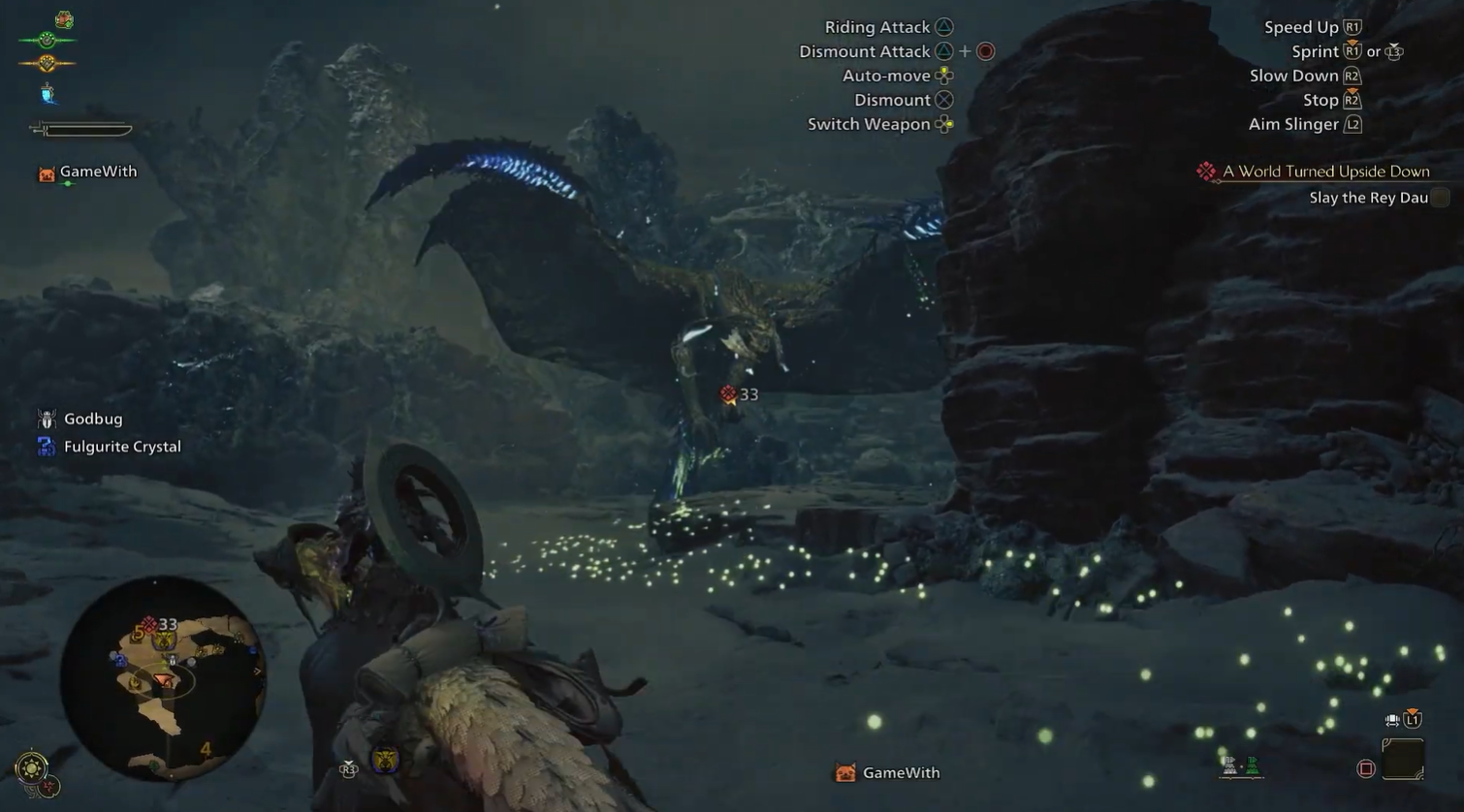Click the Fulgurite Crystal material icon
Screen dimensions: 1464x812
click(46, 446)
